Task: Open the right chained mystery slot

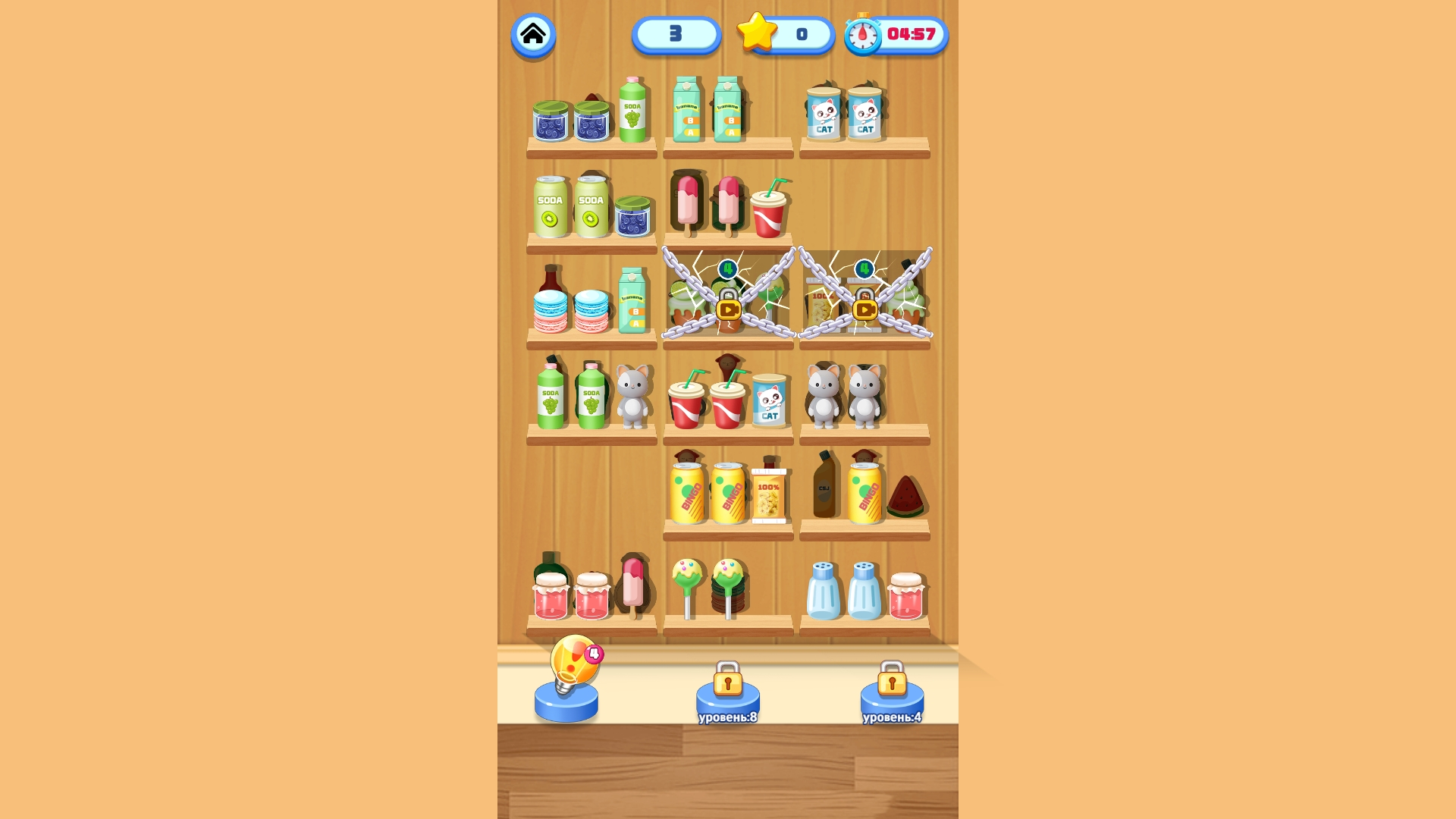Action: pos(864,296)
